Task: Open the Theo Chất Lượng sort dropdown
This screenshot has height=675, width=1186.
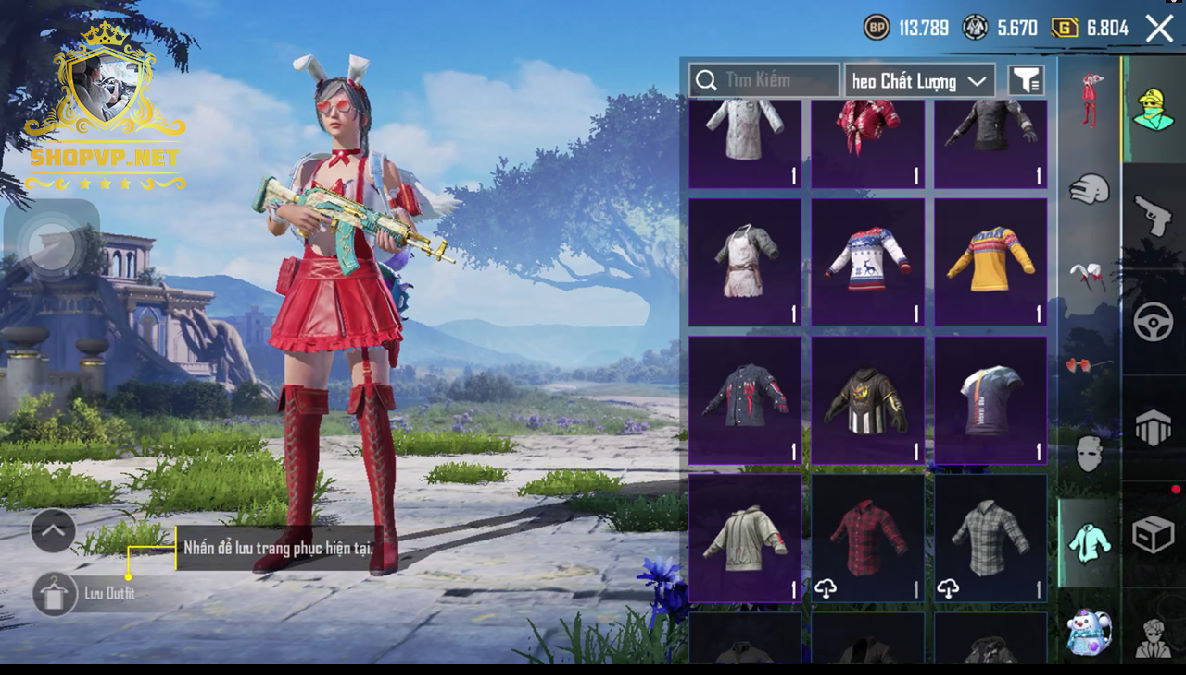Action: click(919, 81)
